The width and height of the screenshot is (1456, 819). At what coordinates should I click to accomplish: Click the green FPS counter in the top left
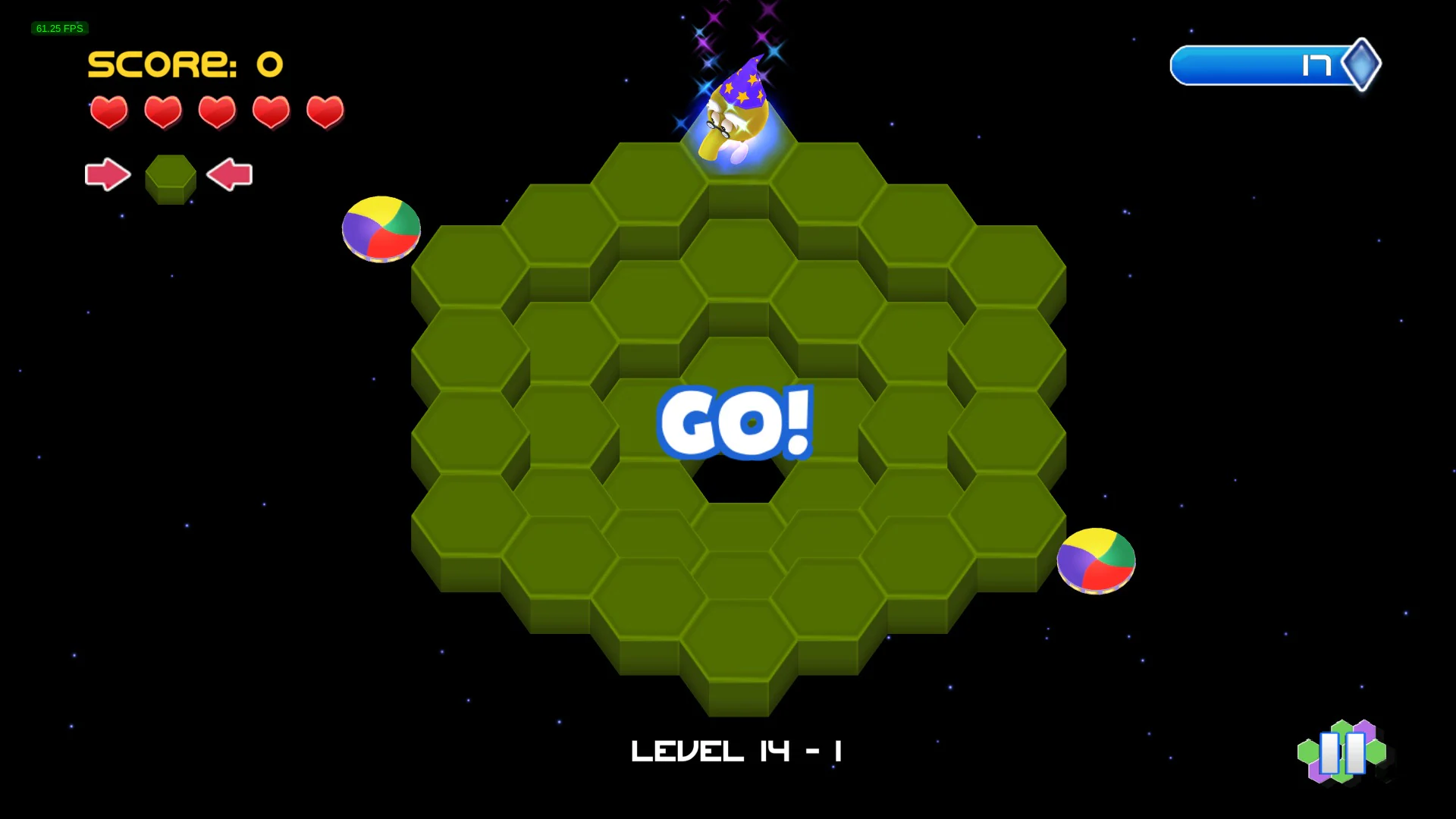58,28
